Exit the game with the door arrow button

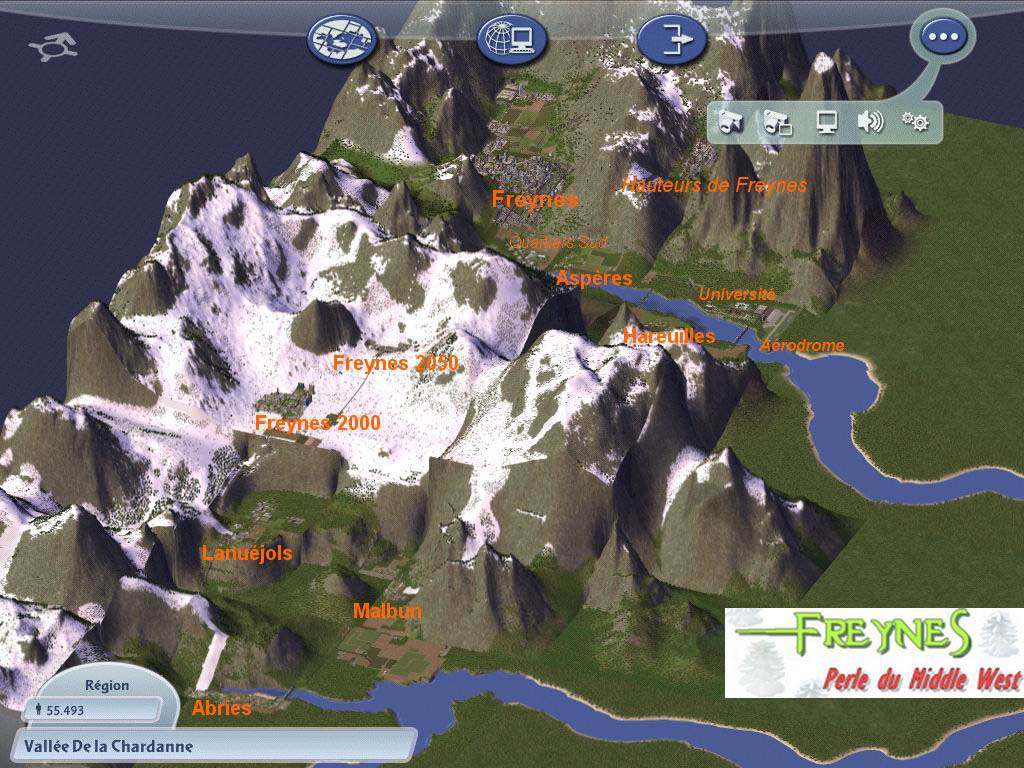(x=672, y=40)
